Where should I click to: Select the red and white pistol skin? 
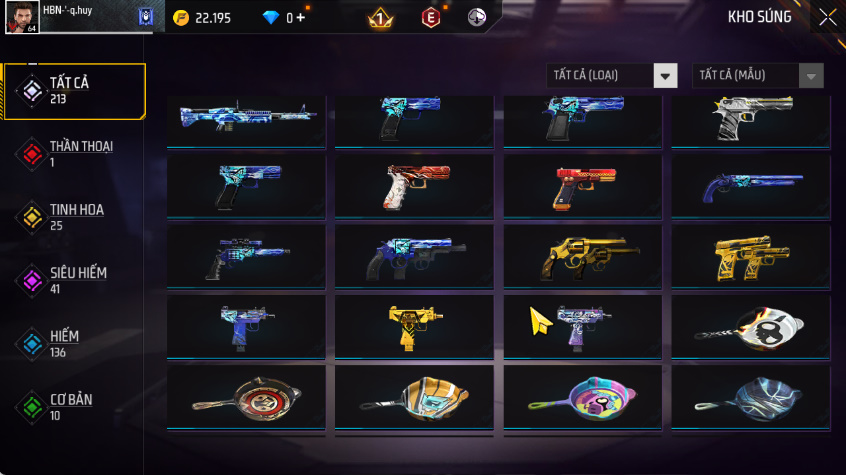tap(414, 186)
